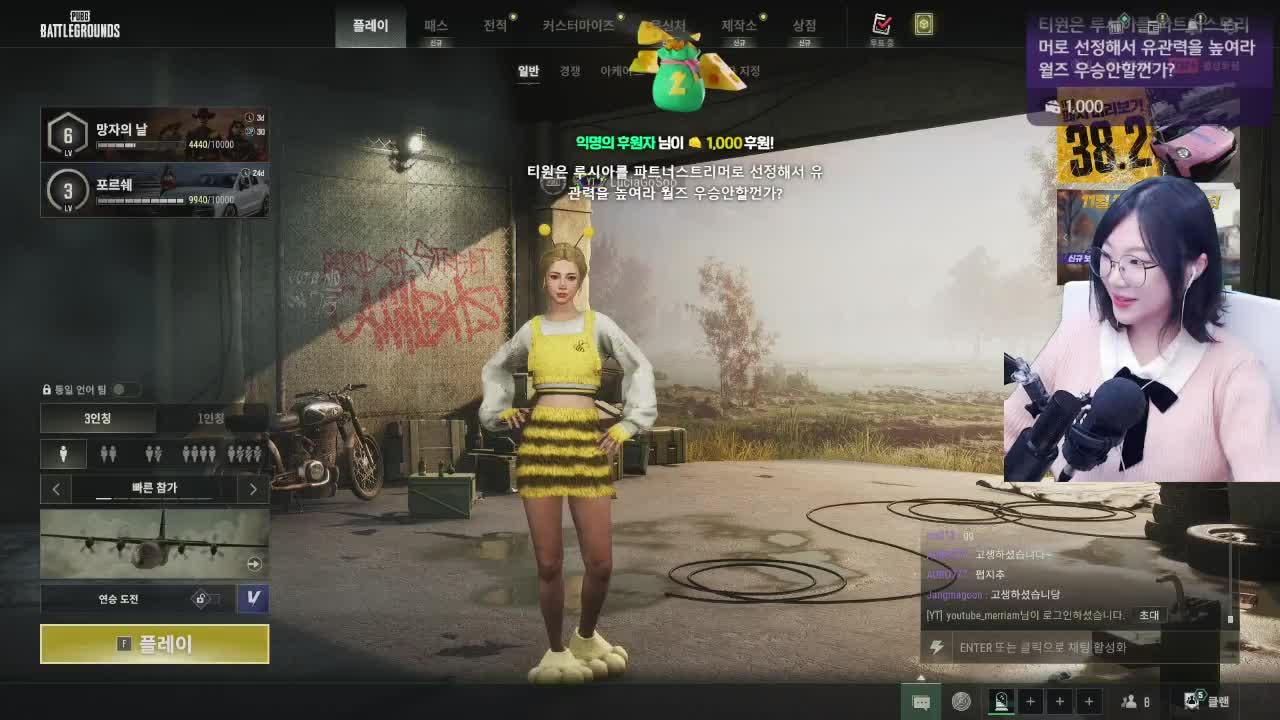Open the 클랜 (clan) panel icon

(1192, 701)
